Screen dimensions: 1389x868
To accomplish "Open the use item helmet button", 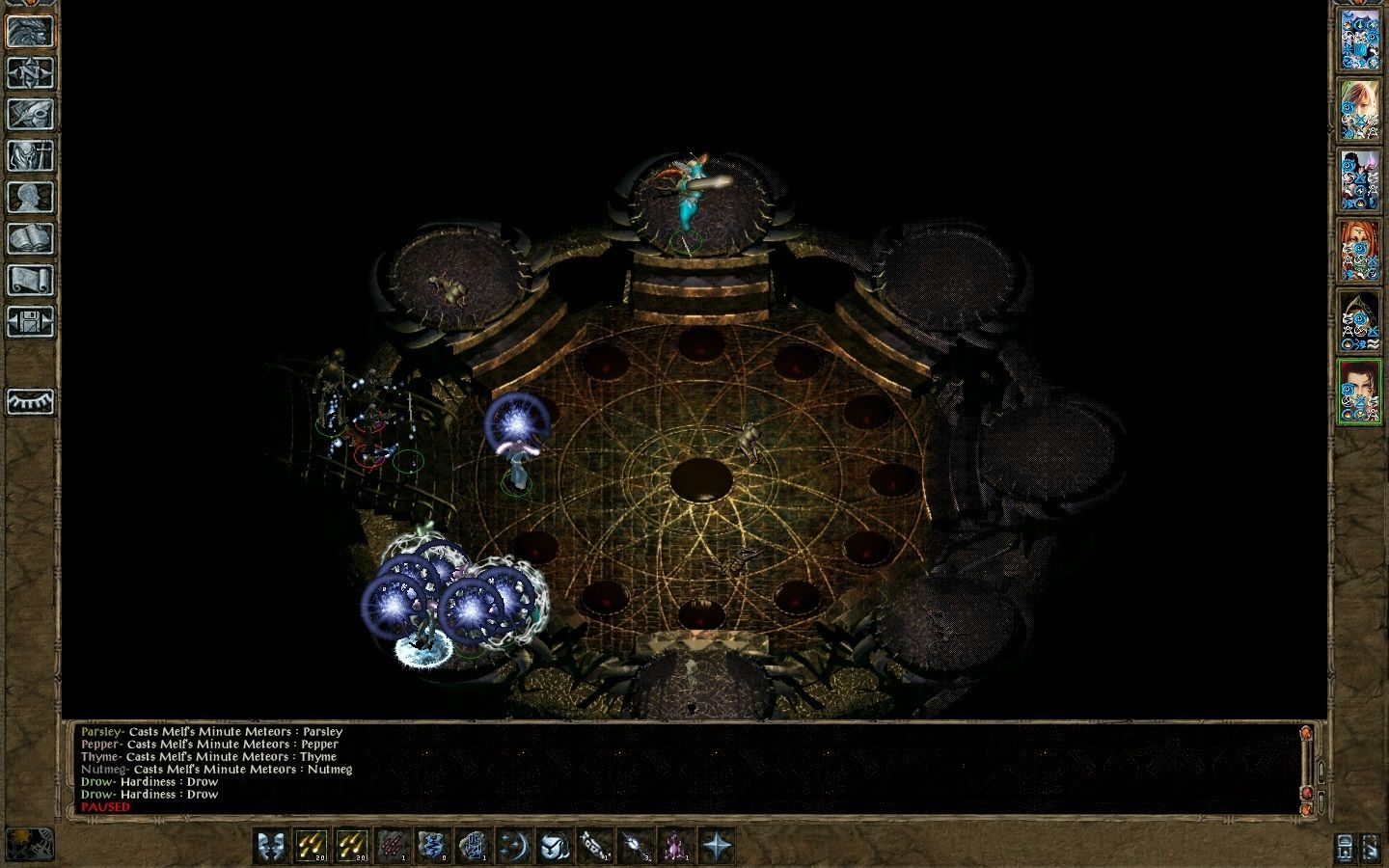I will (552, 846).
